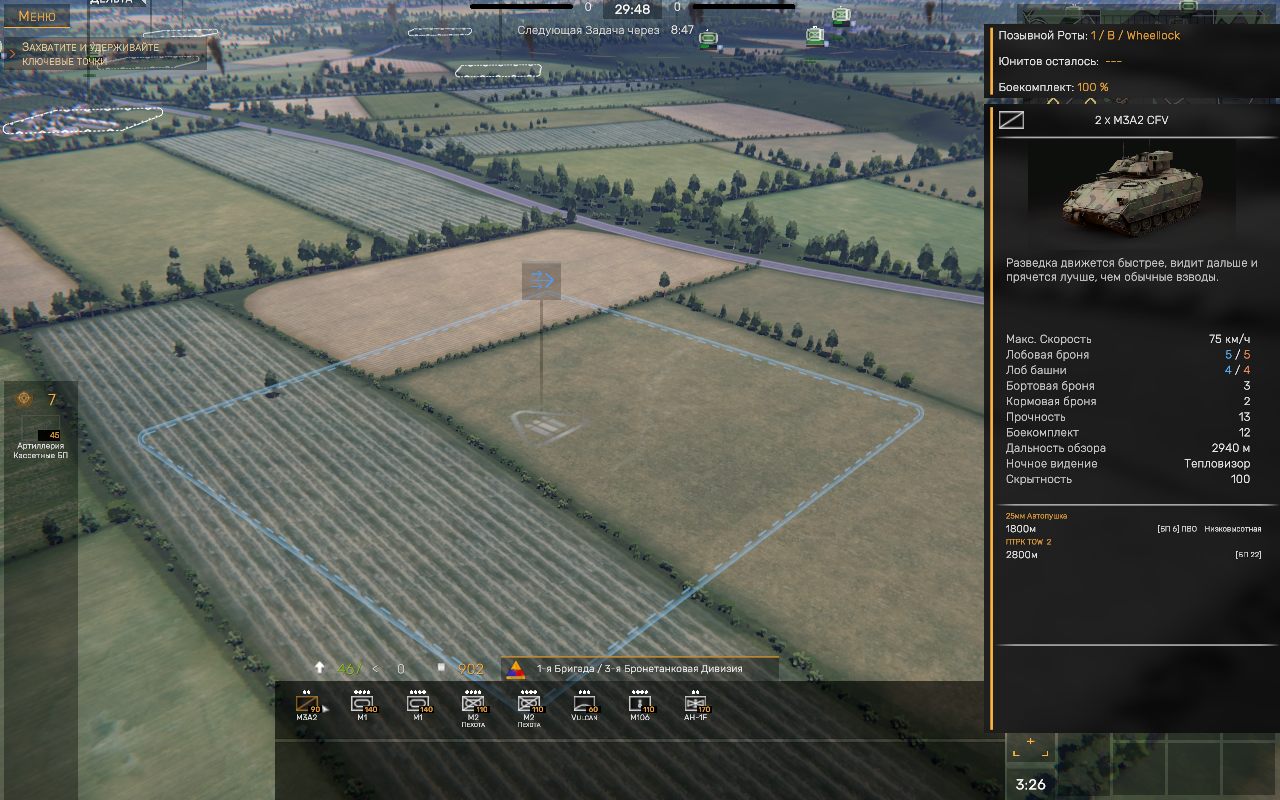Pick the M106 mortar unit card
The width and height of the screenshot is (1280, 800).
pyautogui.click(x=640, y=705)
